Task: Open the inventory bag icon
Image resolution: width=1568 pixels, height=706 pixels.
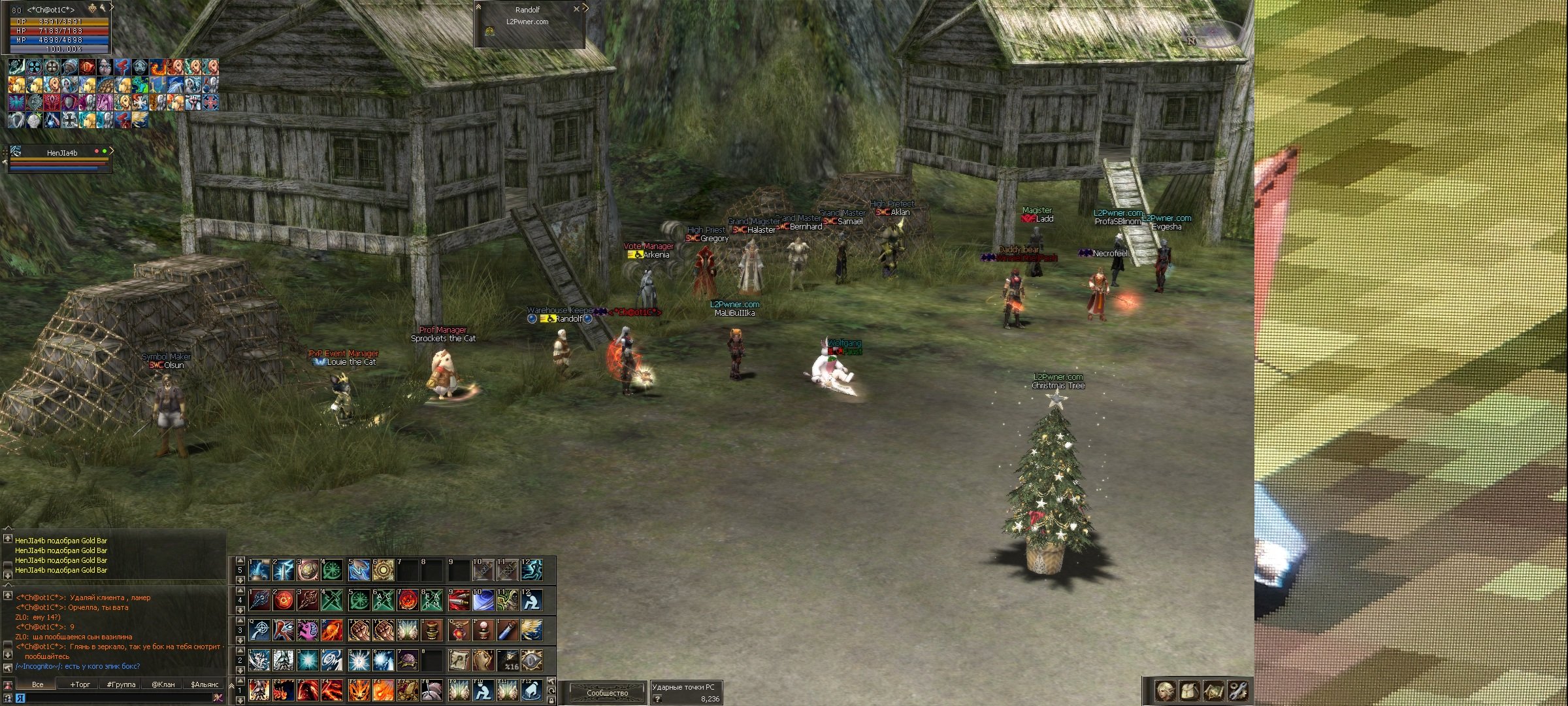Action: tap(1189, 690)
